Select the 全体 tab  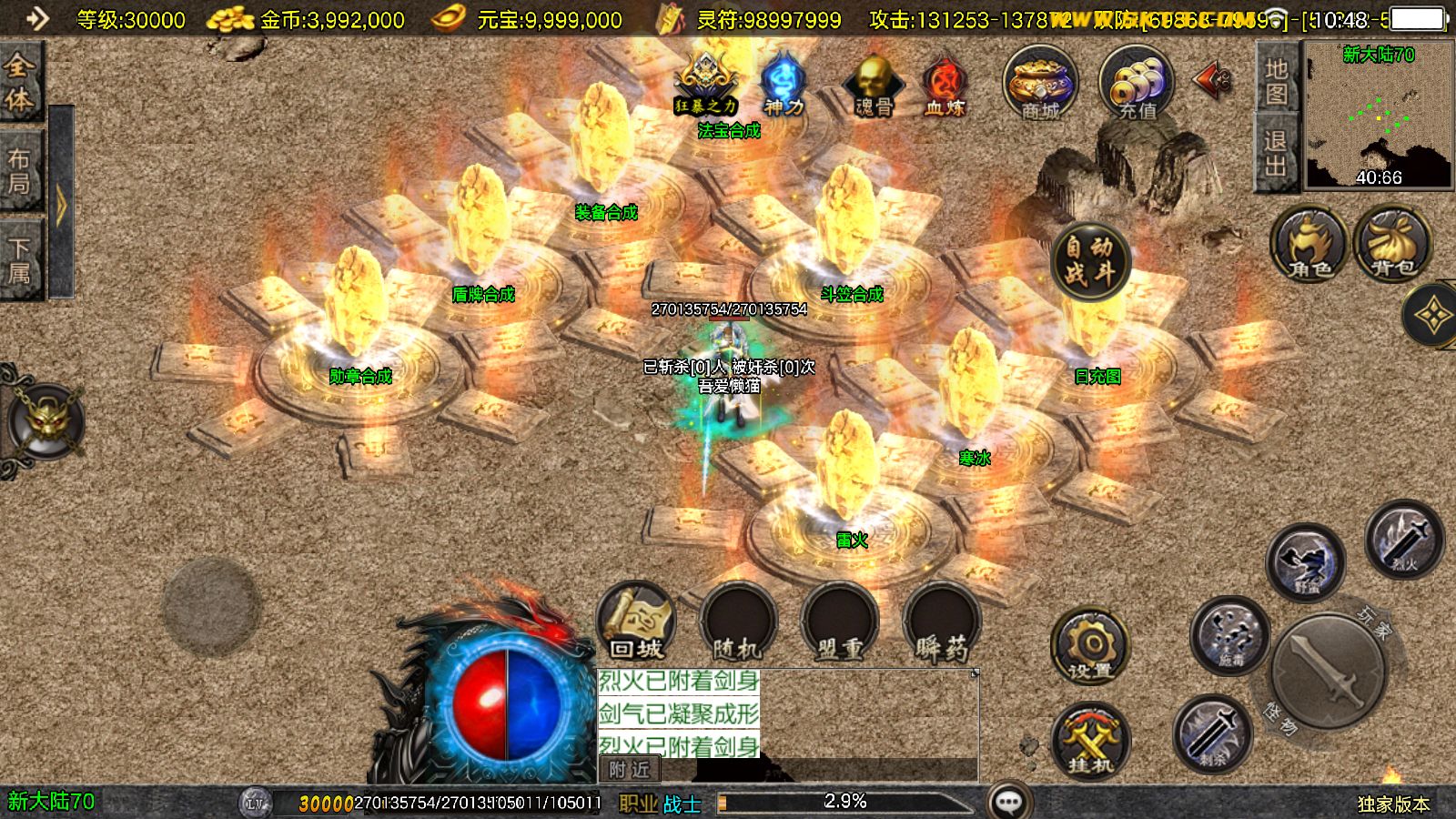click(x=20, y=82)
